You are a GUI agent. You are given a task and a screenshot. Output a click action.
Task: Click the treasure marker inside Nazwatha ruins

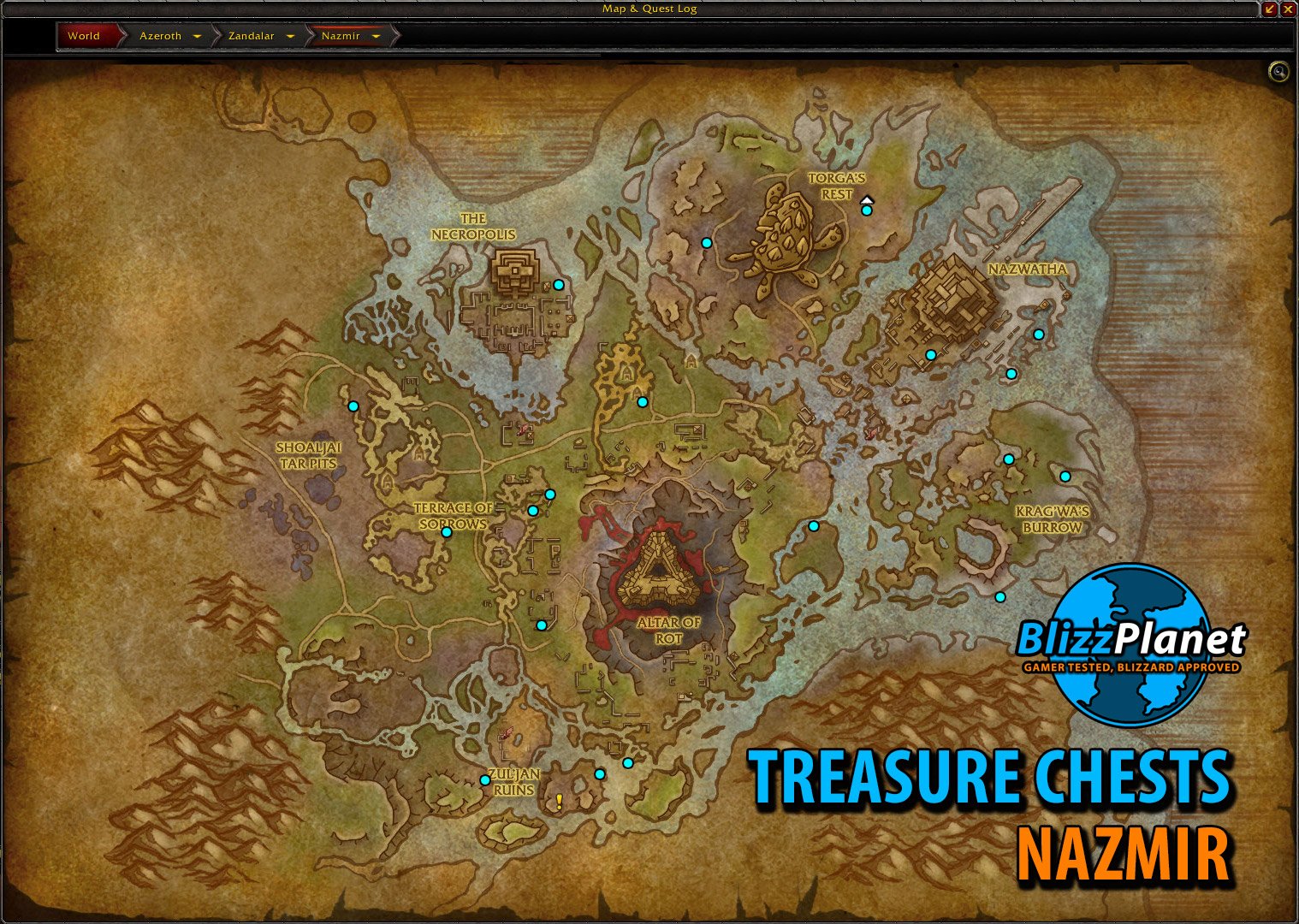click(930, 352)
